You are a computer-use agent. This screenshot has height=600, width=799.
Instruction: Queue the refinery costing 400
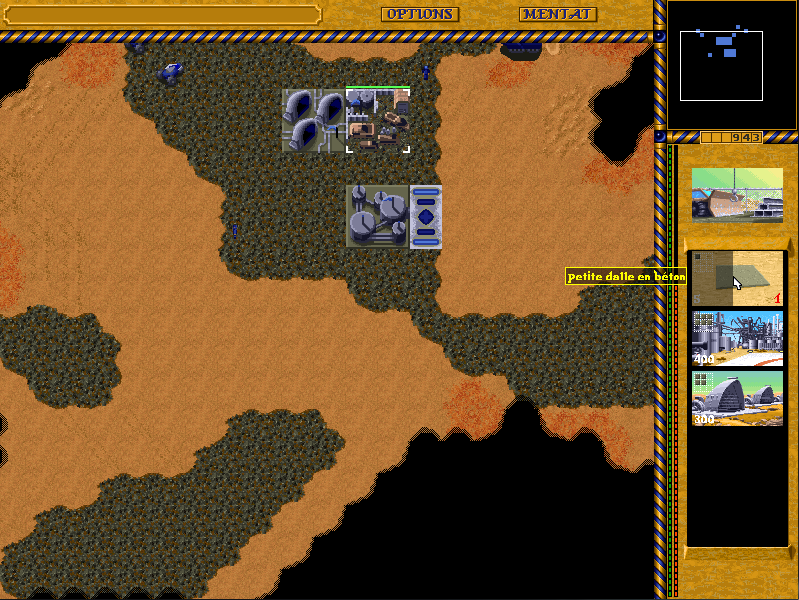coord(737,338)
